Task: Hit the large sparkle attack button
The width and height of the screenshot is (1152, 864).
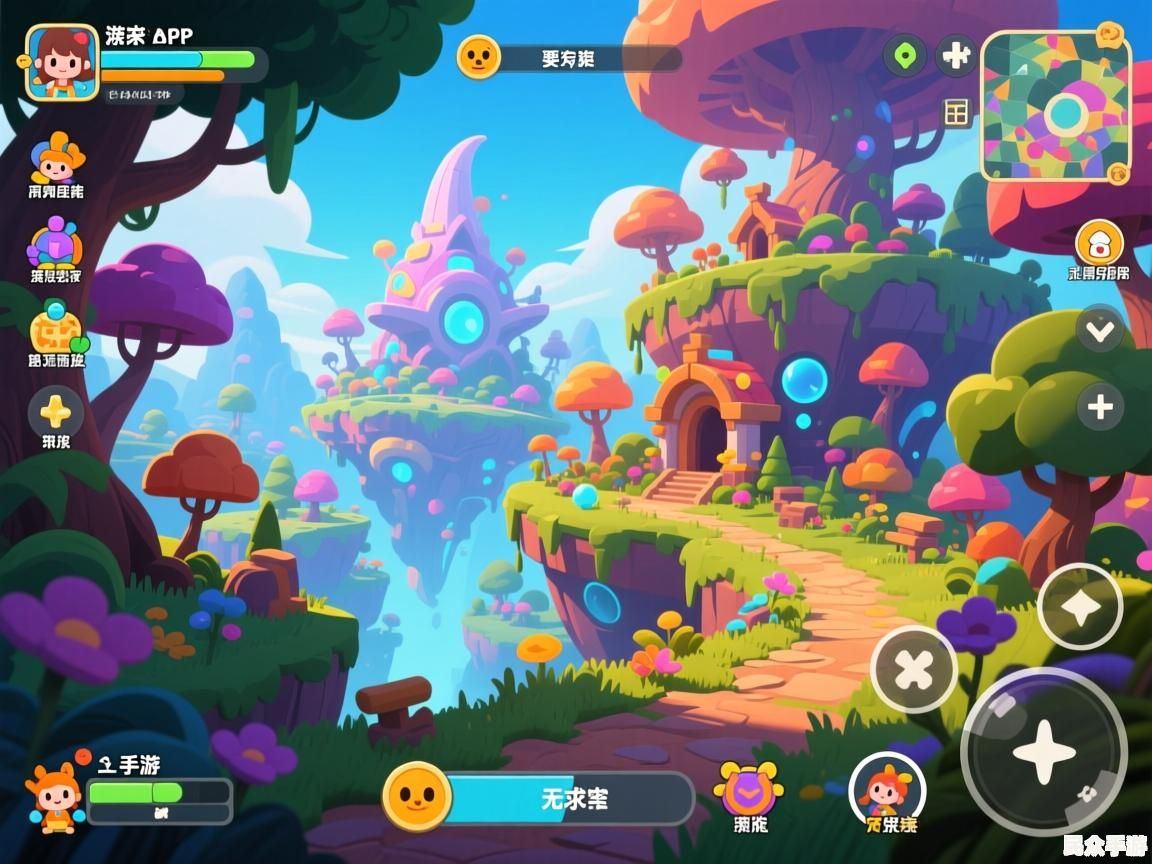Action: (1044, 751)
